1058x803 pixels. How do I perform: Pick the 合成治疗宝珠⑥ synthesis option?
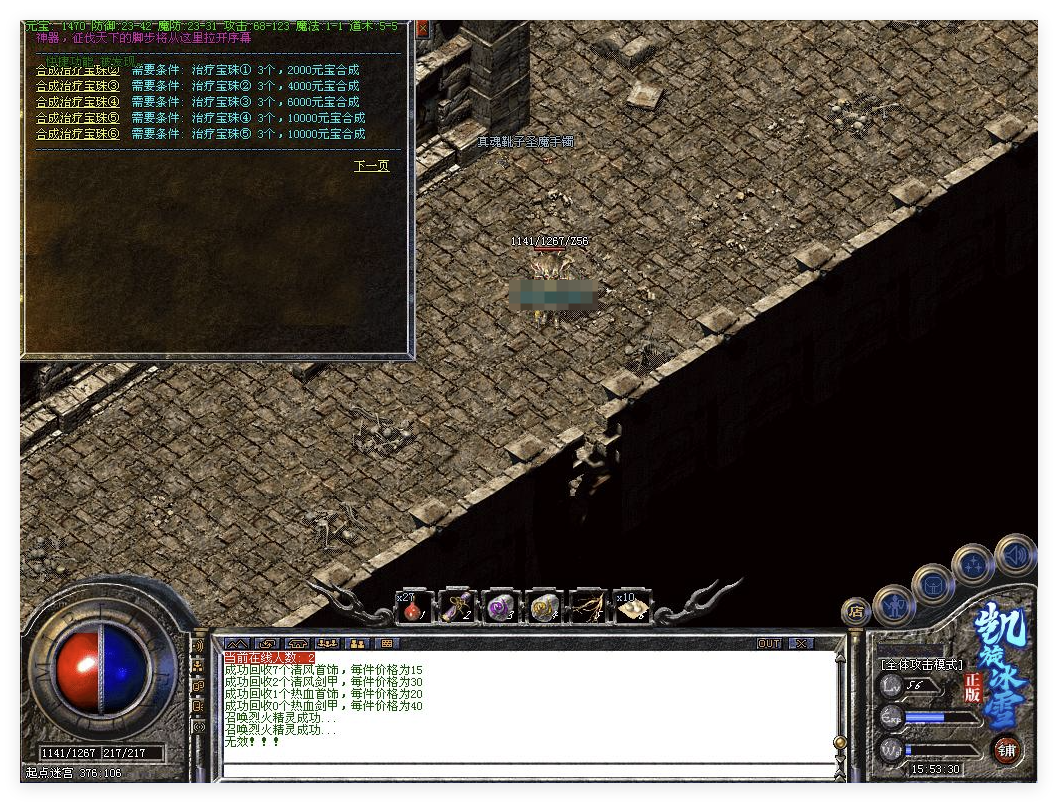(x=77, y=134)
